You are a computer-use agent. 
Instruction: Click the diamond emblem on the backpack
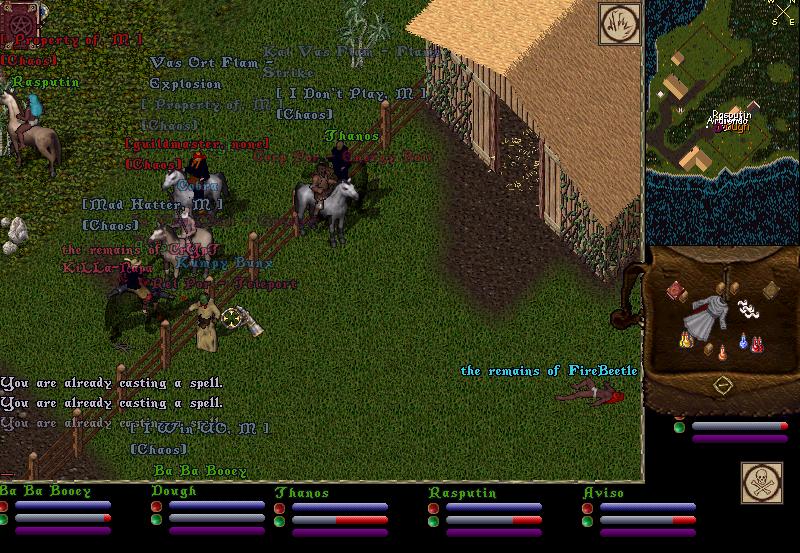click(x=721, y=385)
